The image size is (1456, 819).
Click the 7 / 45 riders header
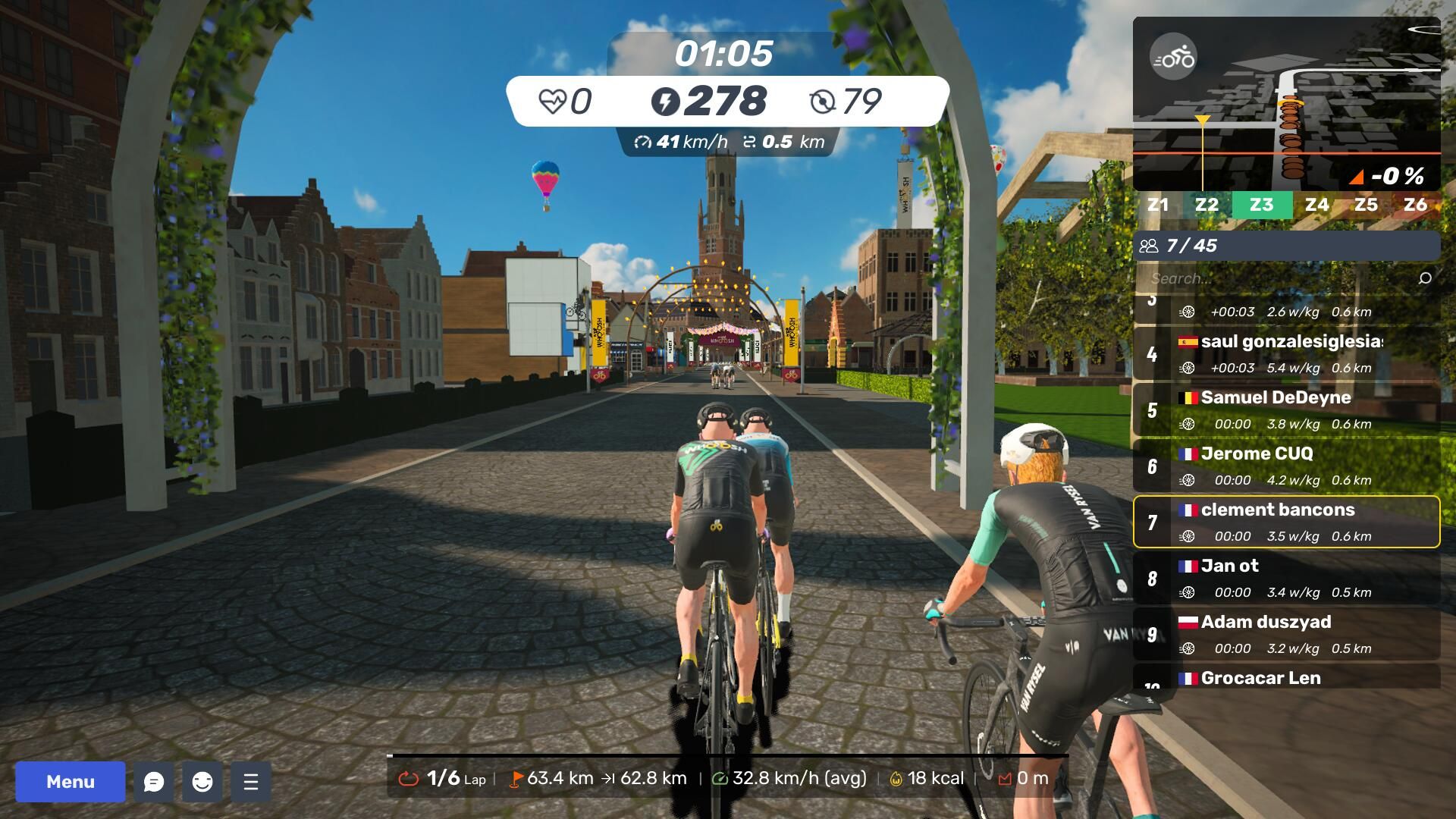coord(1286,246)
